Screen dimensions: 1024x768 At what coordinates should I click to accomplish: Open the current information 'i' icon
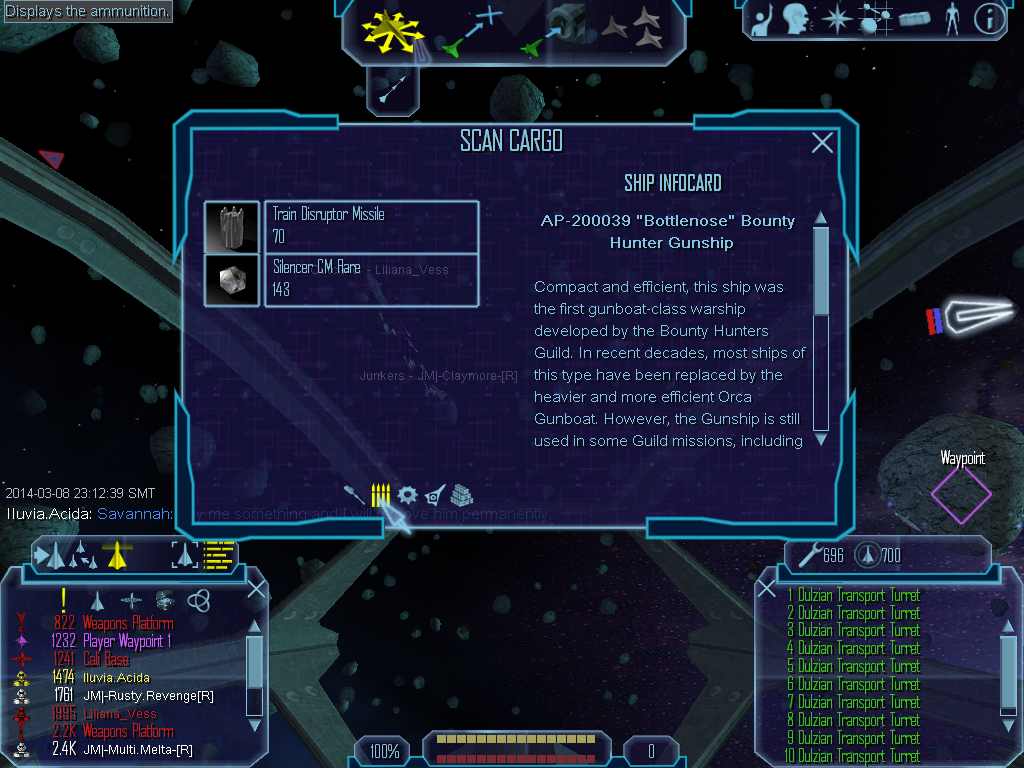(989, 18)
